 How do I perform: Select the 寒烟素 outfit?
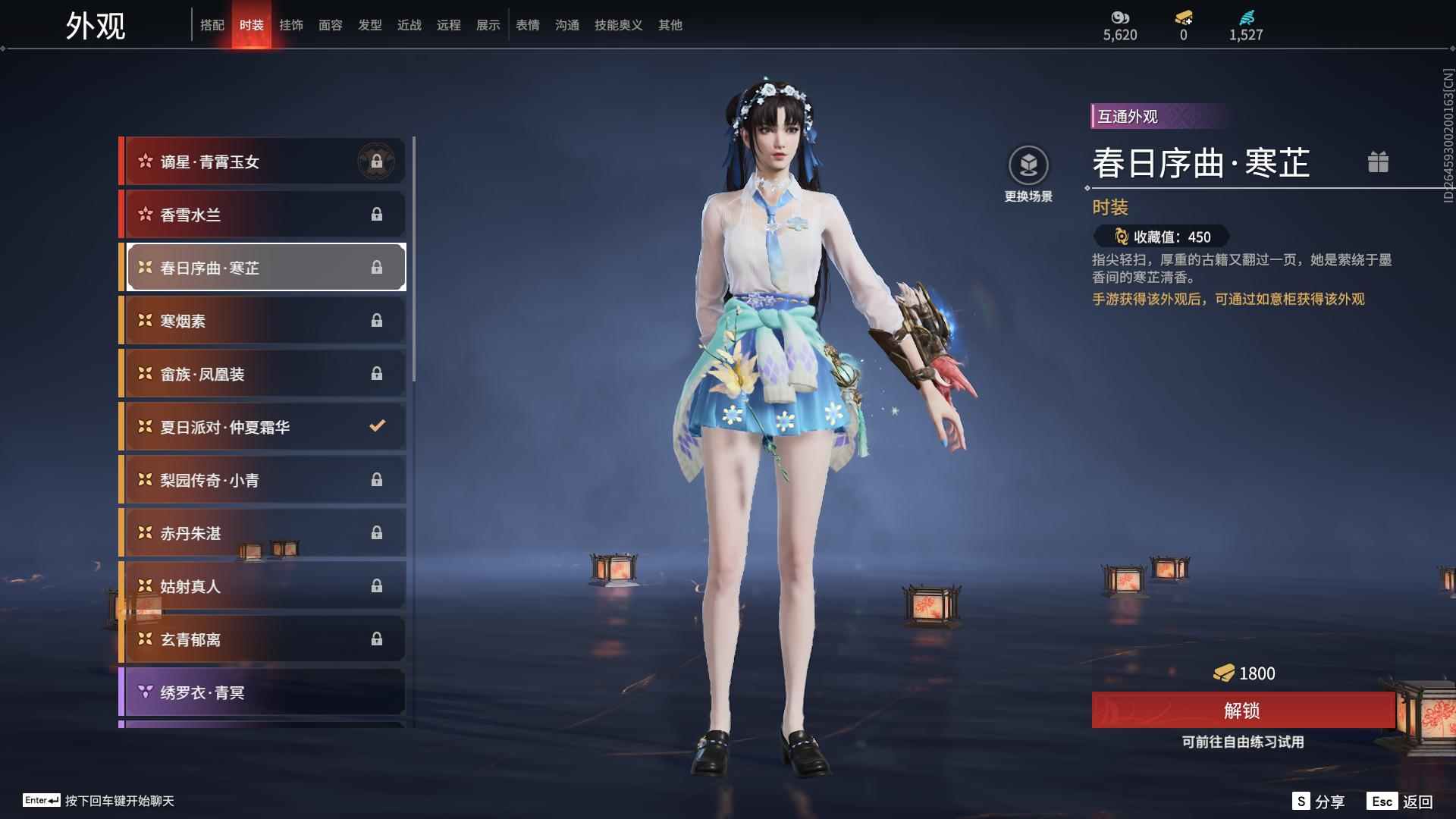(x=262, y=321)
